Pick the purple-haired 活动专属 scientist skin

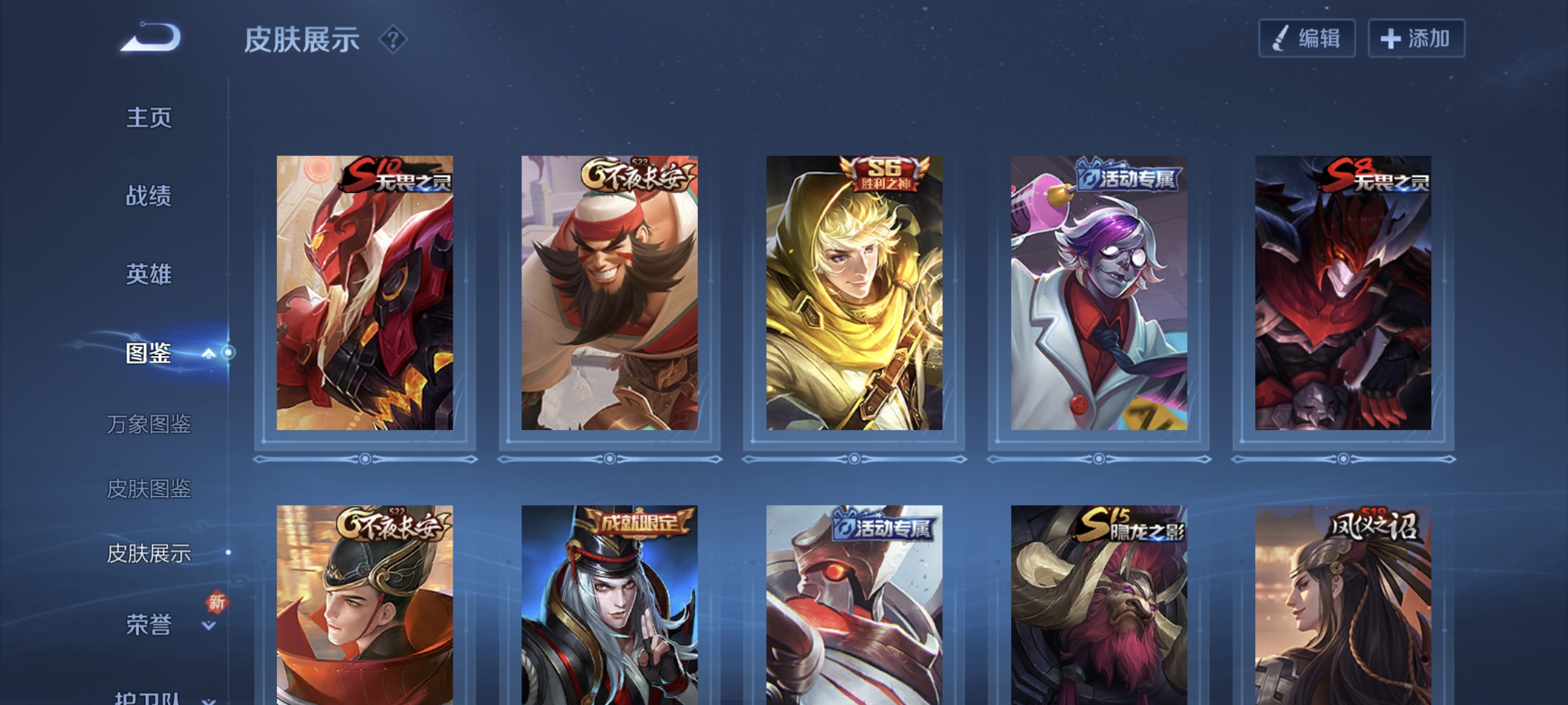coord(1099,292)
